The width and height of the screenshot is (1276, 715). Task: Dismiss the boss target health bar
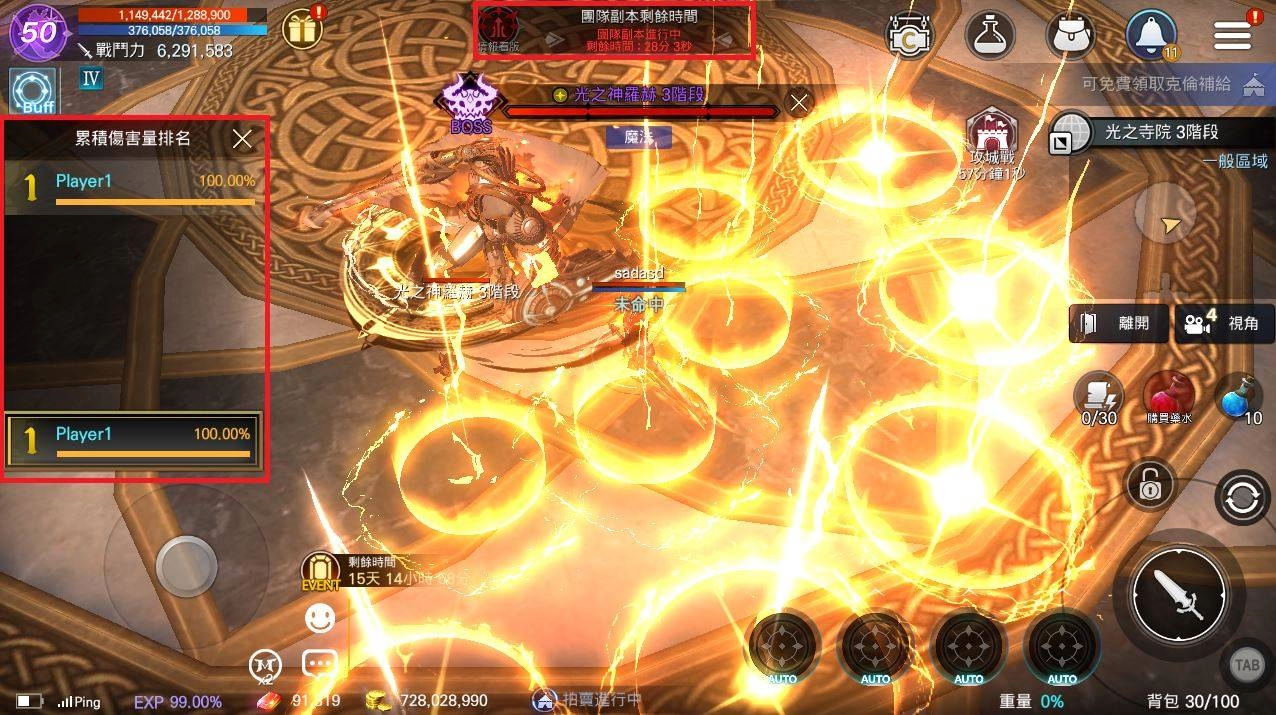pos(798,102)
